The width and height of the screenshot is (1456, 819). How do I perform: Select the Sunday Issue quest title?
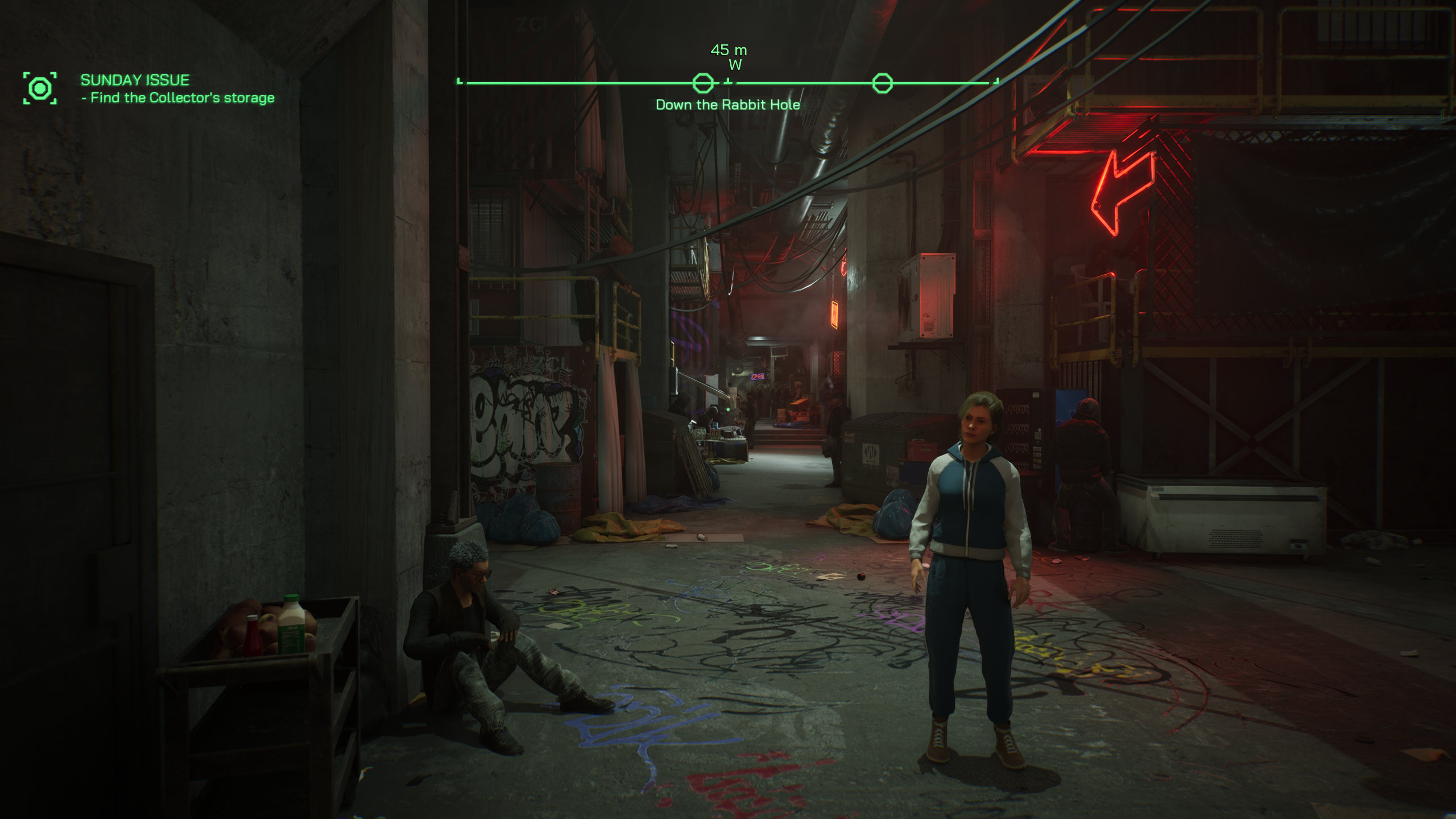[x=135, y=80]
